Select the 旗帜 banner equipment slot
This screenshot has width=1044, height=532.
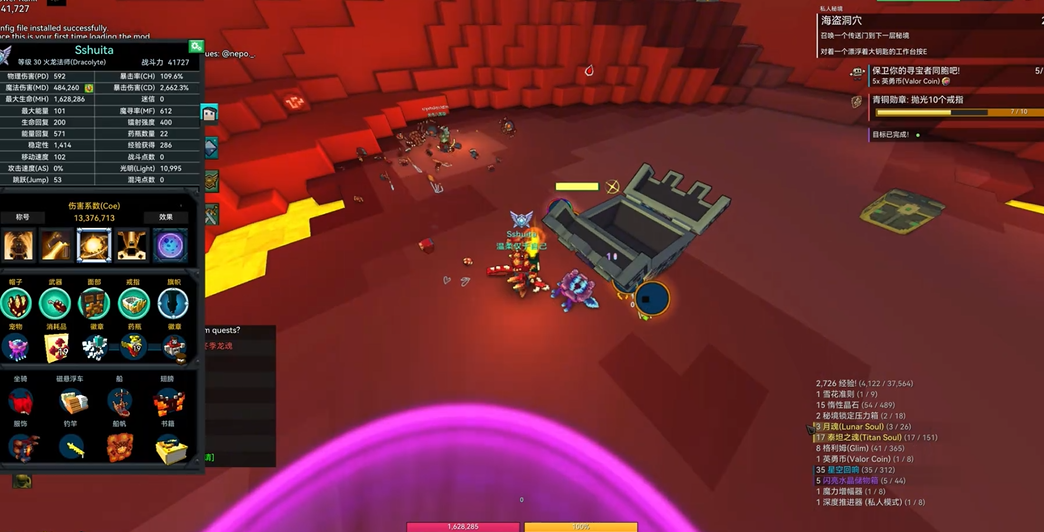173,304
